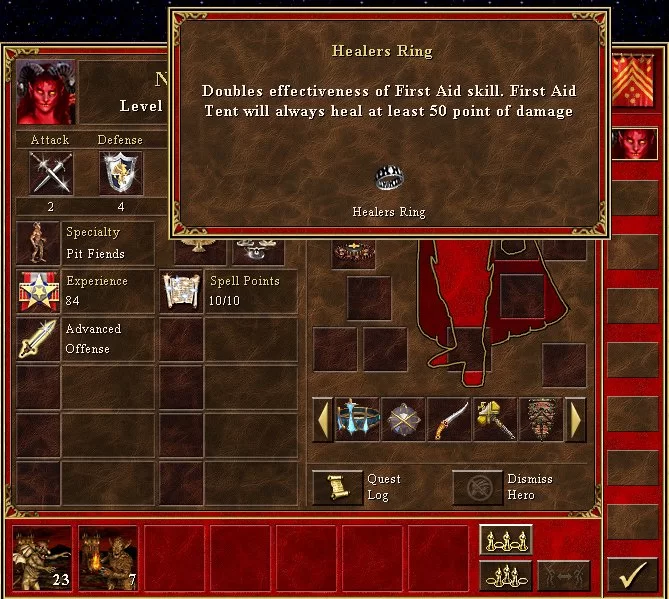Click the Attack crossed swords icon
Screen dimensions: 669x599
[x=49, y=174]
